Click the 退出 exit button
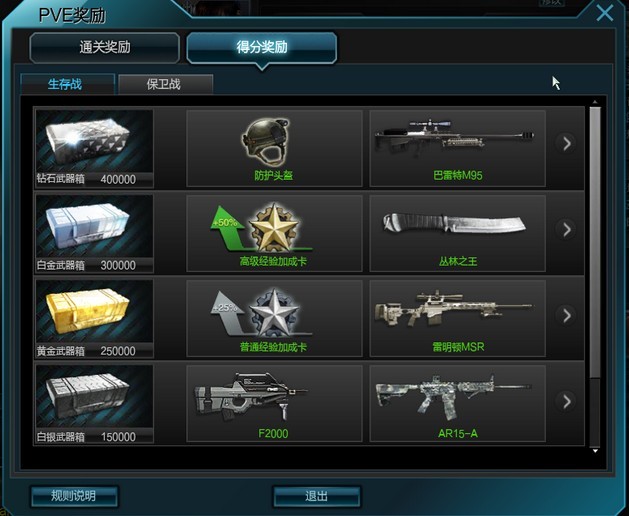Screen dimensions: 629x516 click(316, 496)
